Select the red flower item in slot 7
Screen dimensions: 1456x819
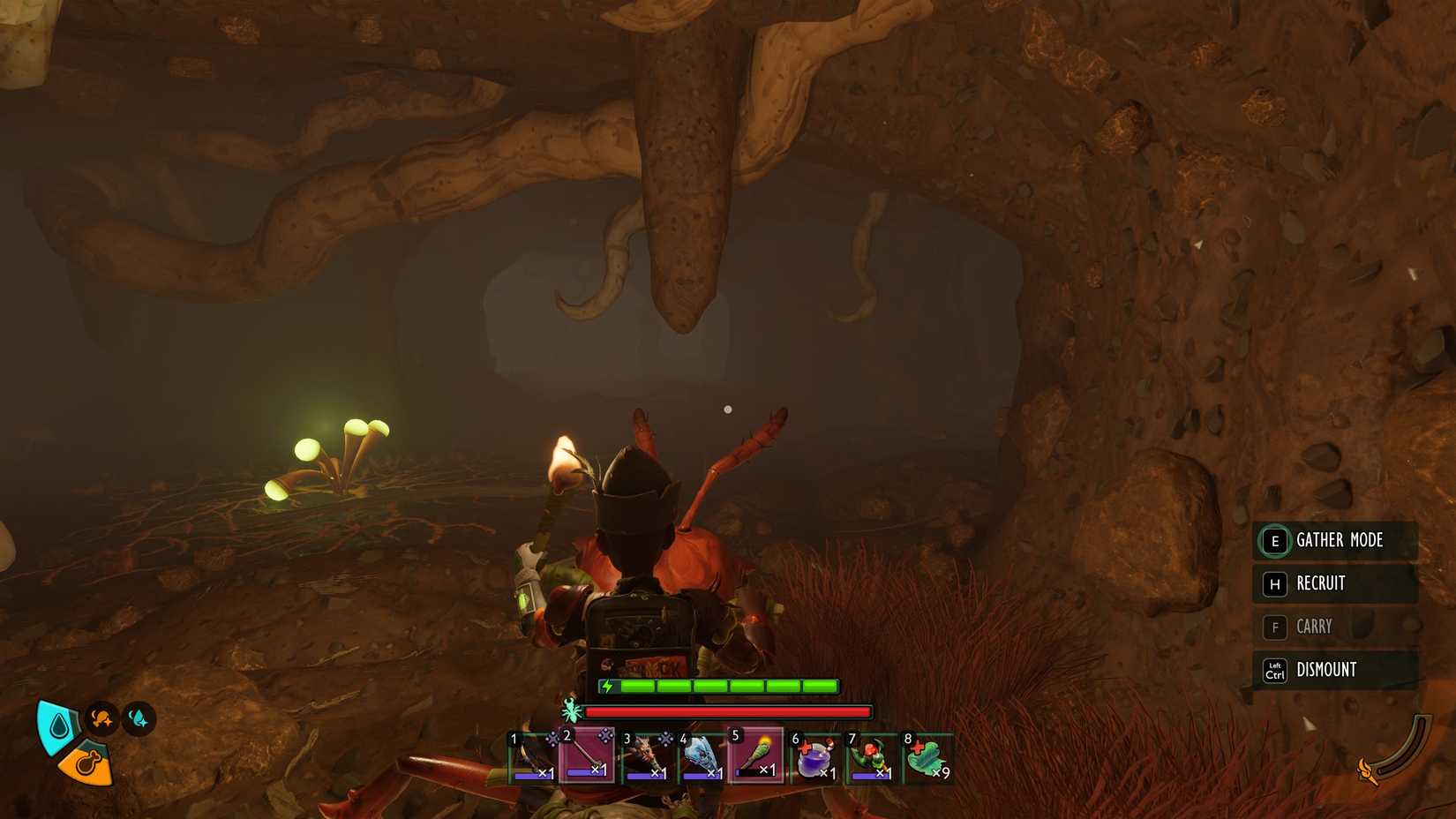[x=869, y=756]
